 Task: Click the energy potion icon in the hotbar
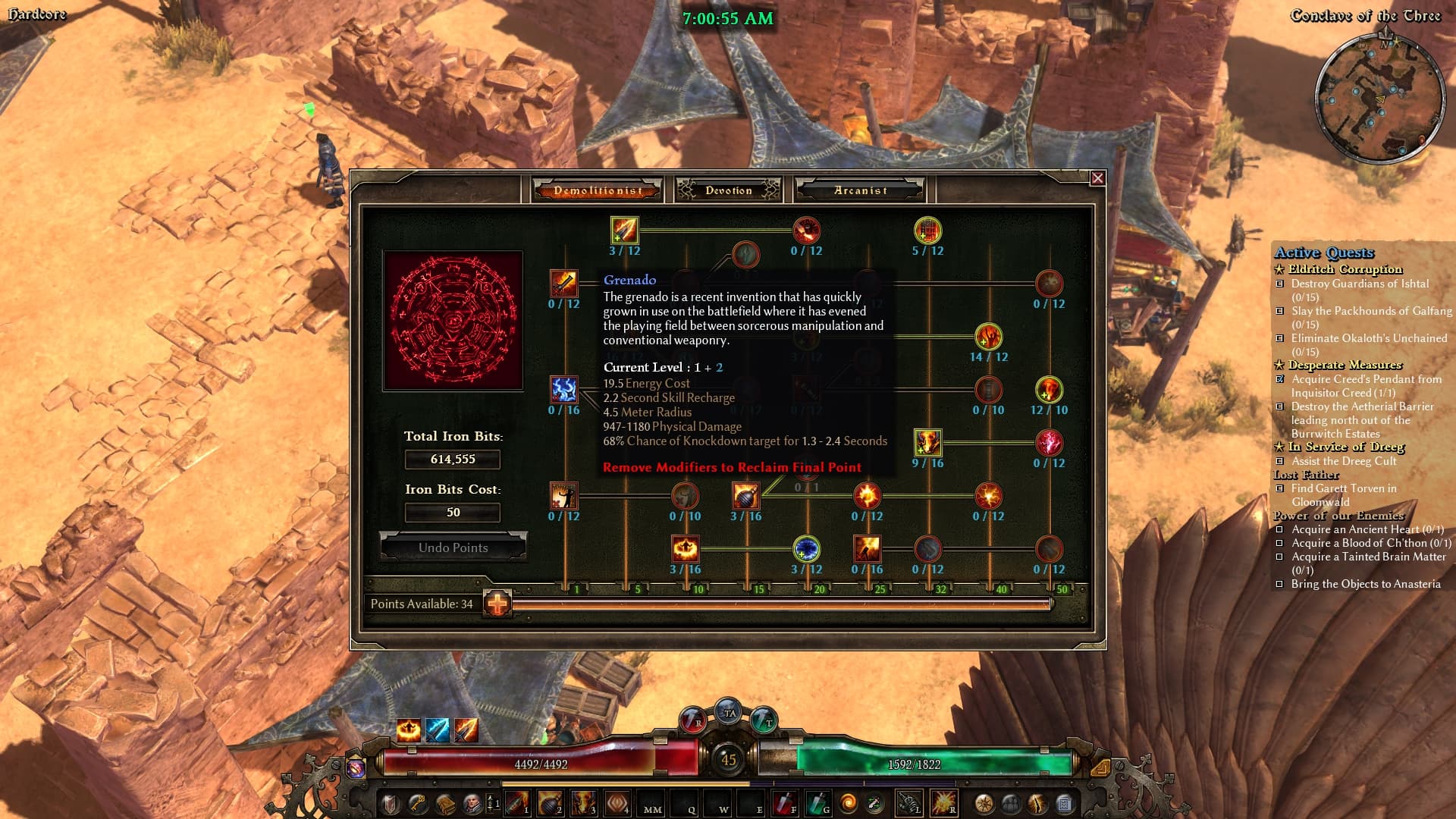(x=820, y=802)
